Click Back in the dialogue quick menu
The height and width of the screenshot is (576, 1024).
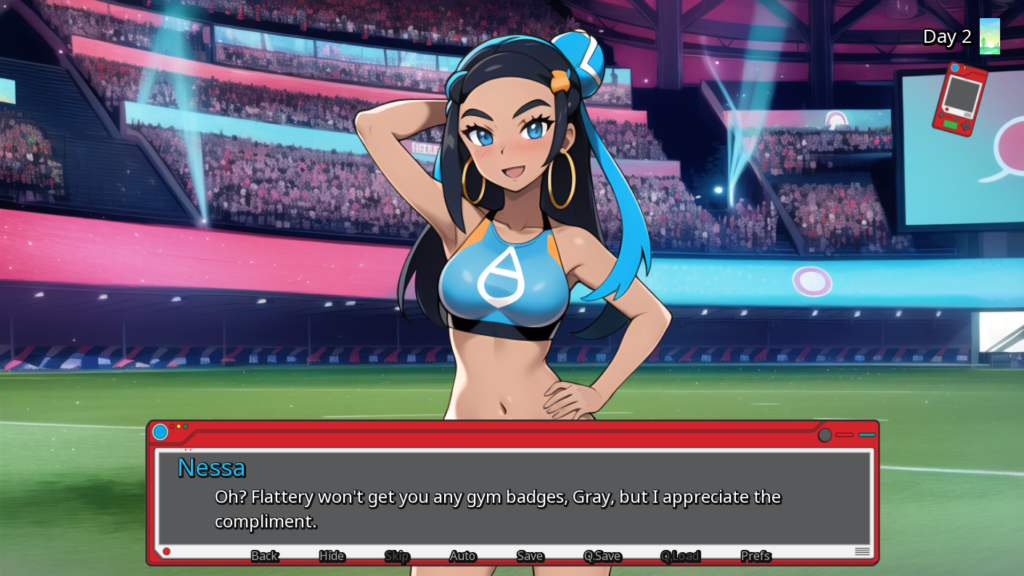(x=264, y=556)
